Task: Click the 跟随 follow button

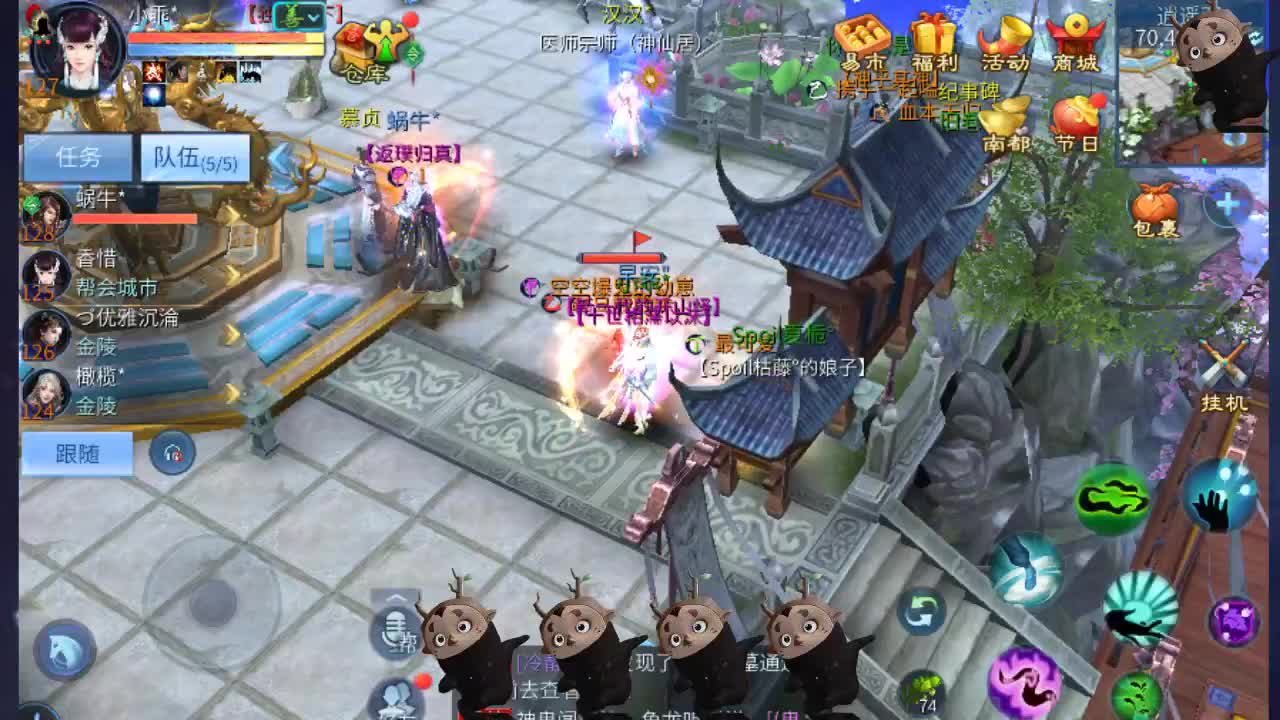Action: pos(80,453)
